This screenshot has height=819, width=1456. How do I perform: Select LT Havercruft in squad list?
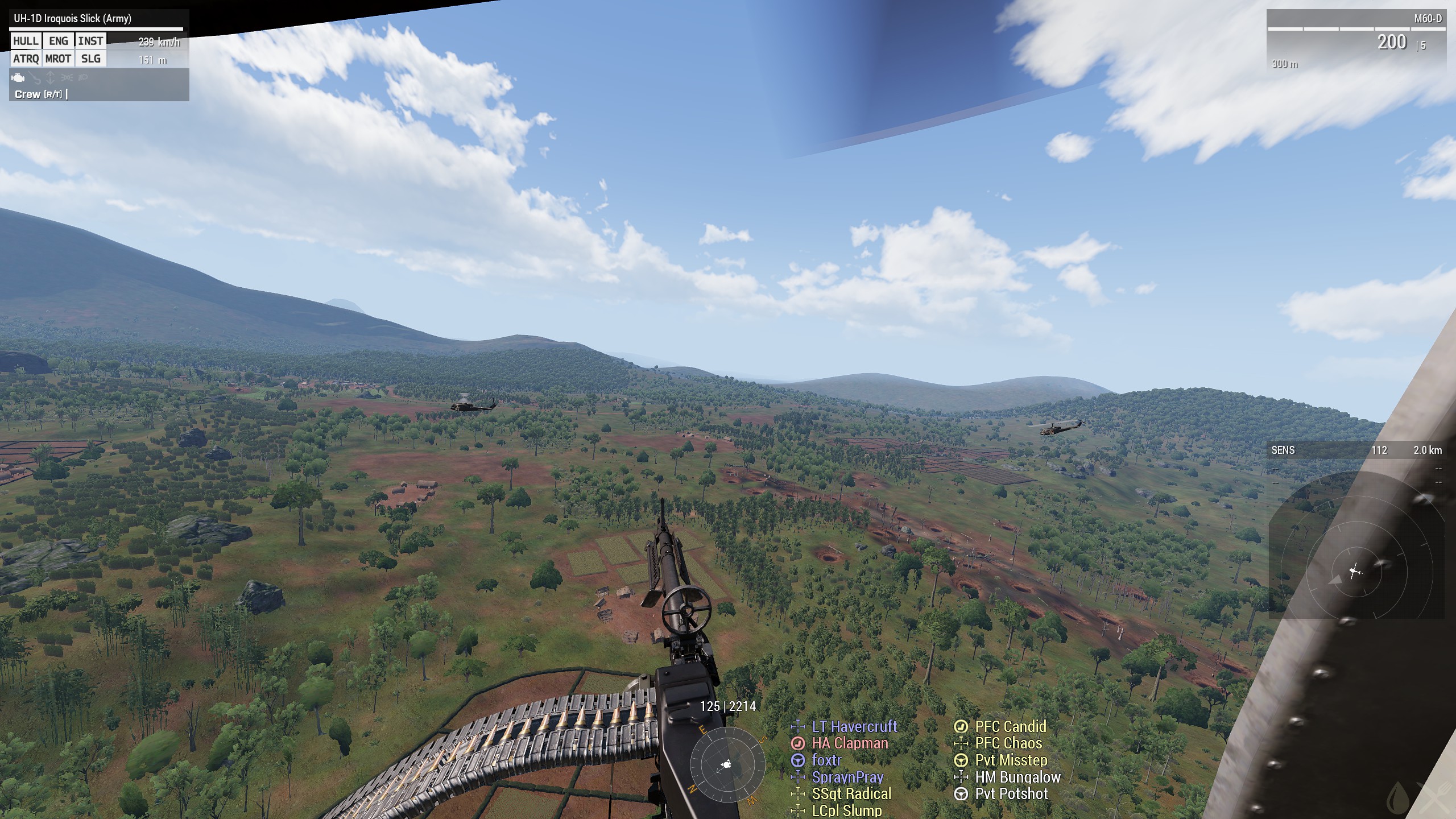(854, 726)
